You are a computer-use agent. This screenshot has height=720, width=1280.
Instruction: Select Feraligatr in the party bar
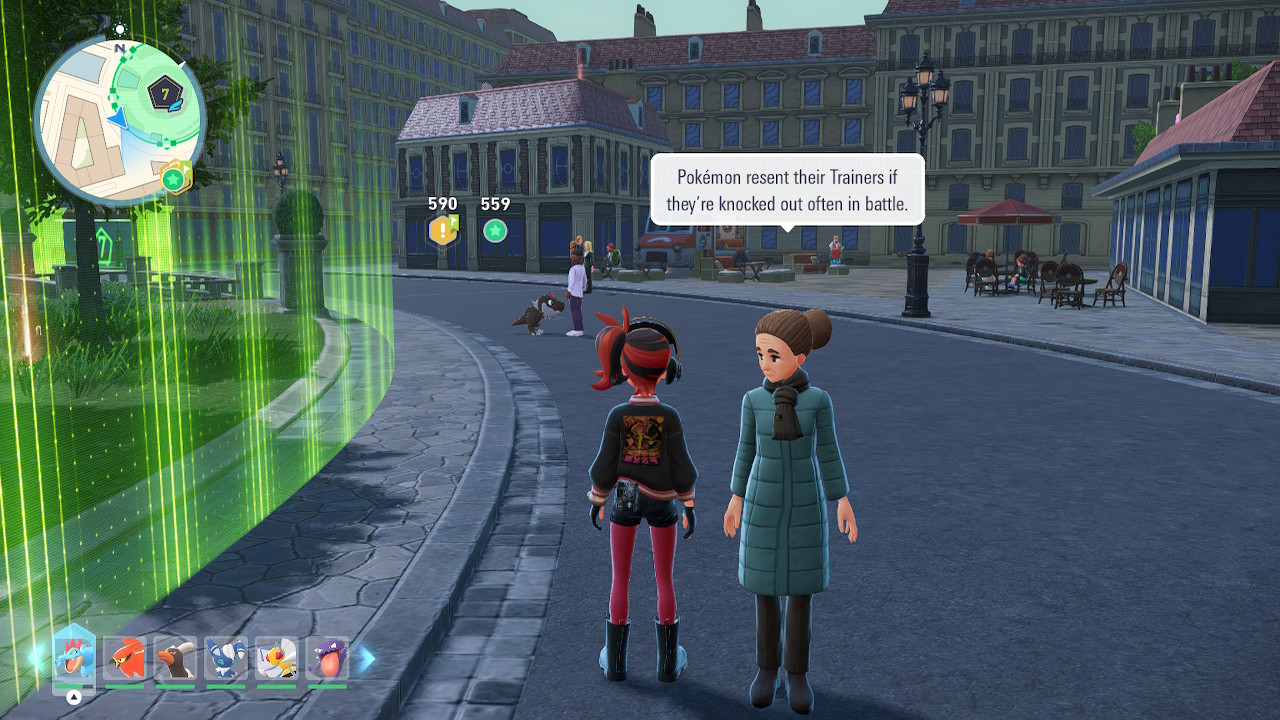(x=74, y=658)
